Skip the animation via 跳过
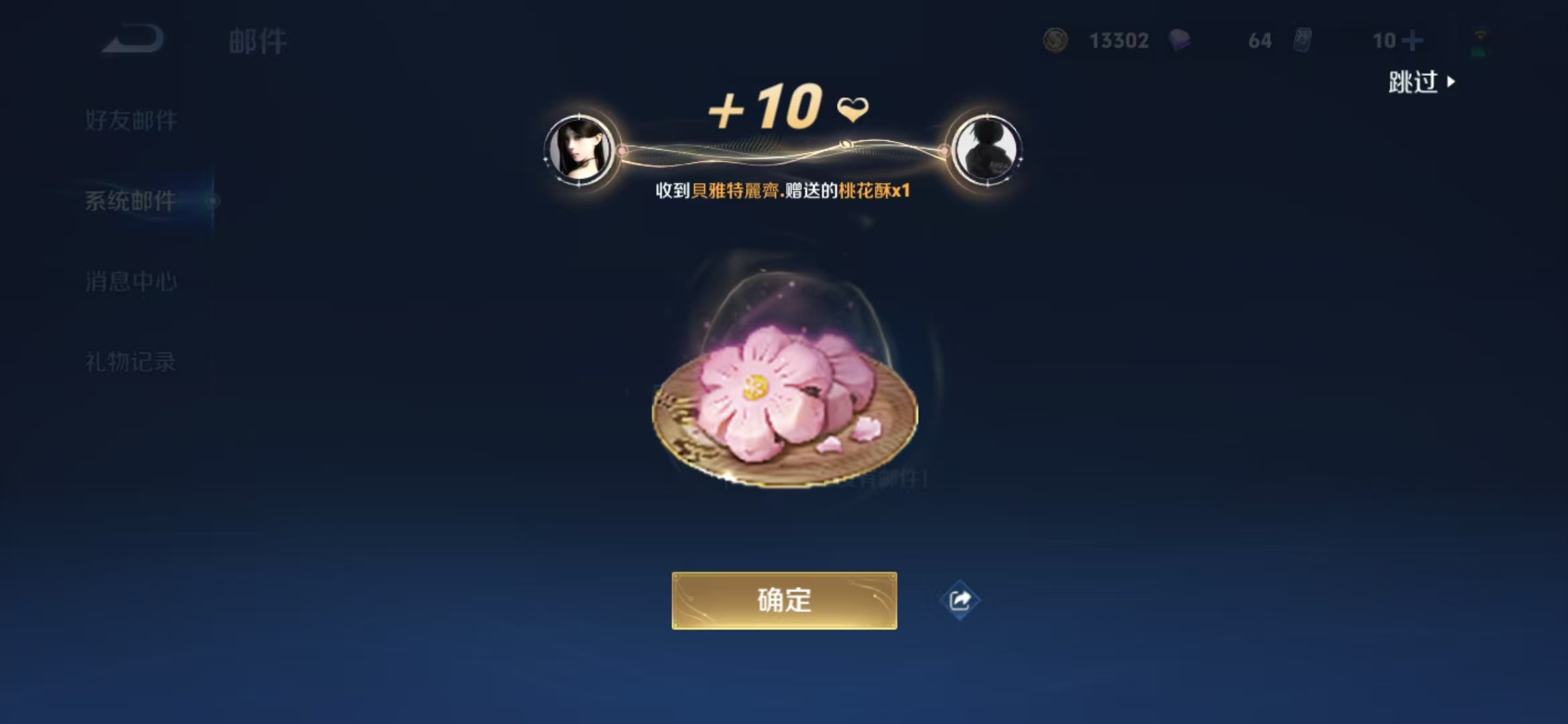Screen dimensions: 1568x724 [1421, 82]
